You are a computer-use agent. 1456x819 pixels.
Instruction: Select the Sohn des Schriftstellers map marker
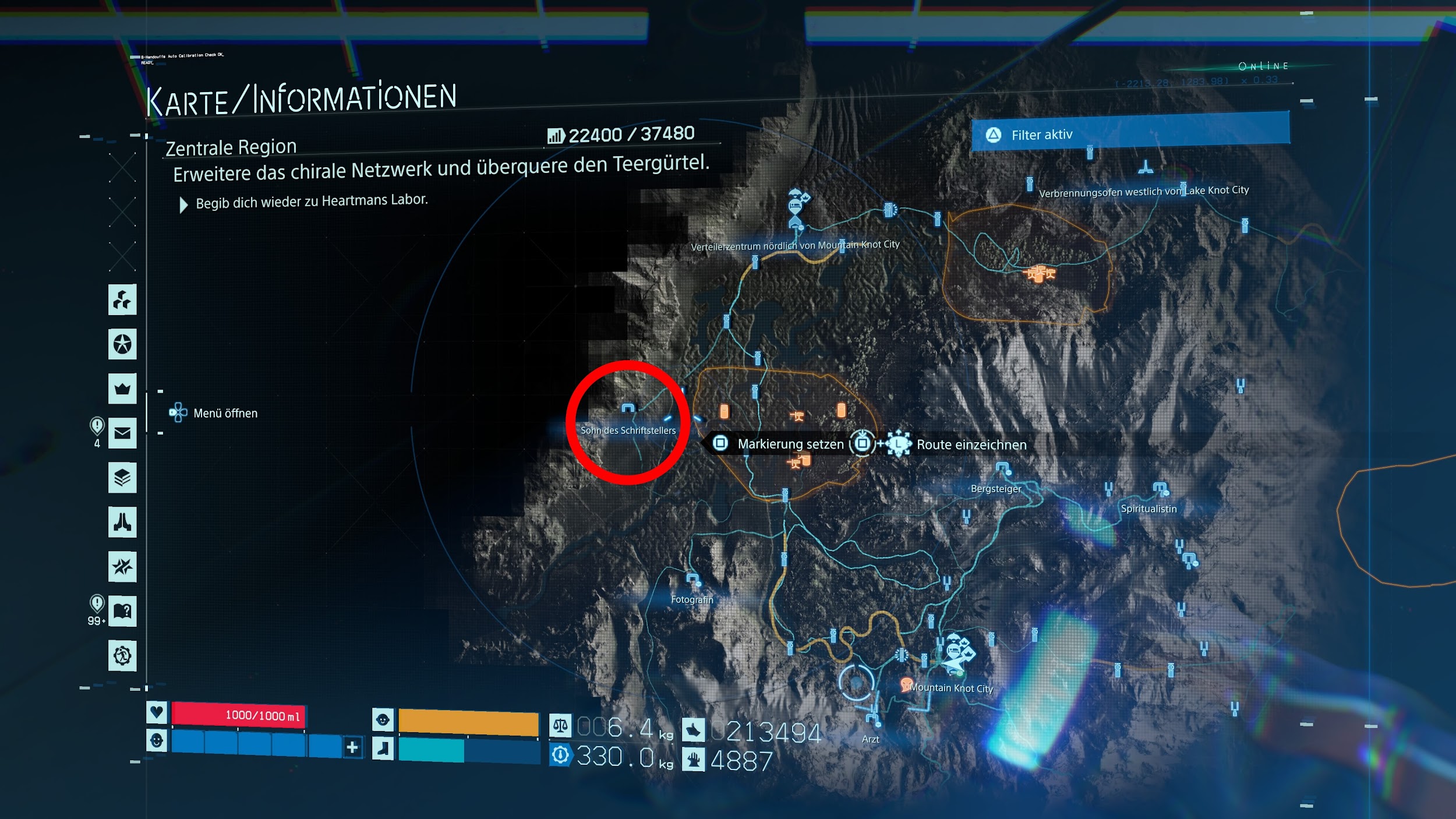[628, 409]
